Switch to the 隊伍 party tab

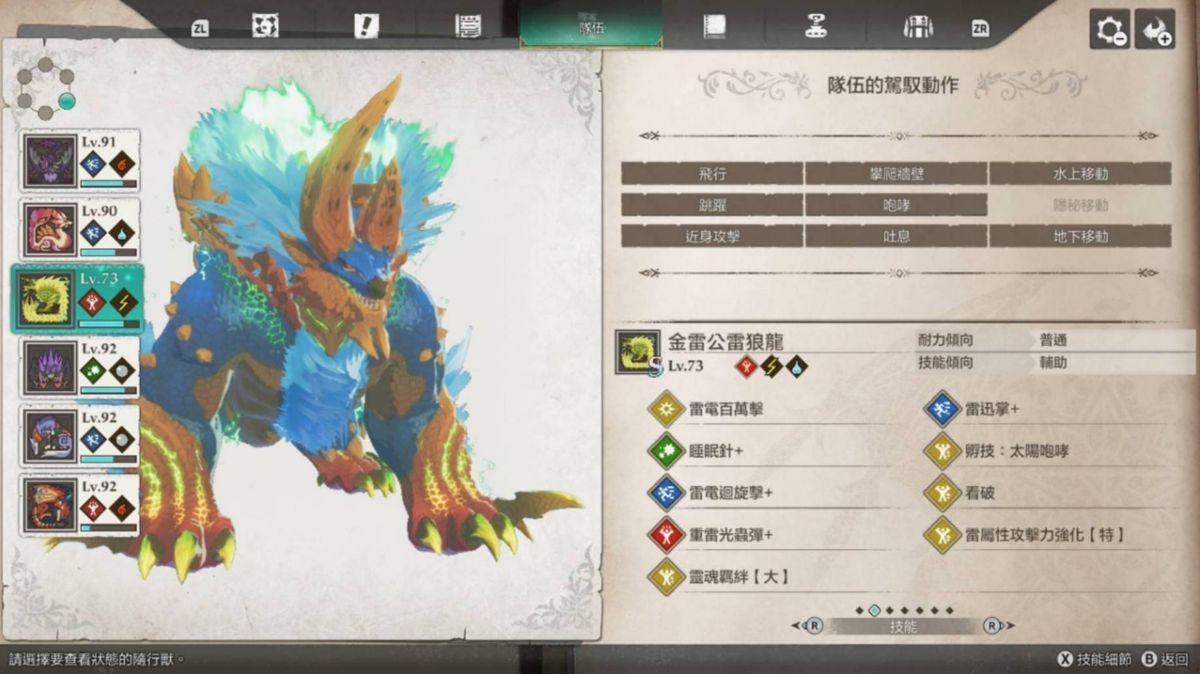click(591, 25)
